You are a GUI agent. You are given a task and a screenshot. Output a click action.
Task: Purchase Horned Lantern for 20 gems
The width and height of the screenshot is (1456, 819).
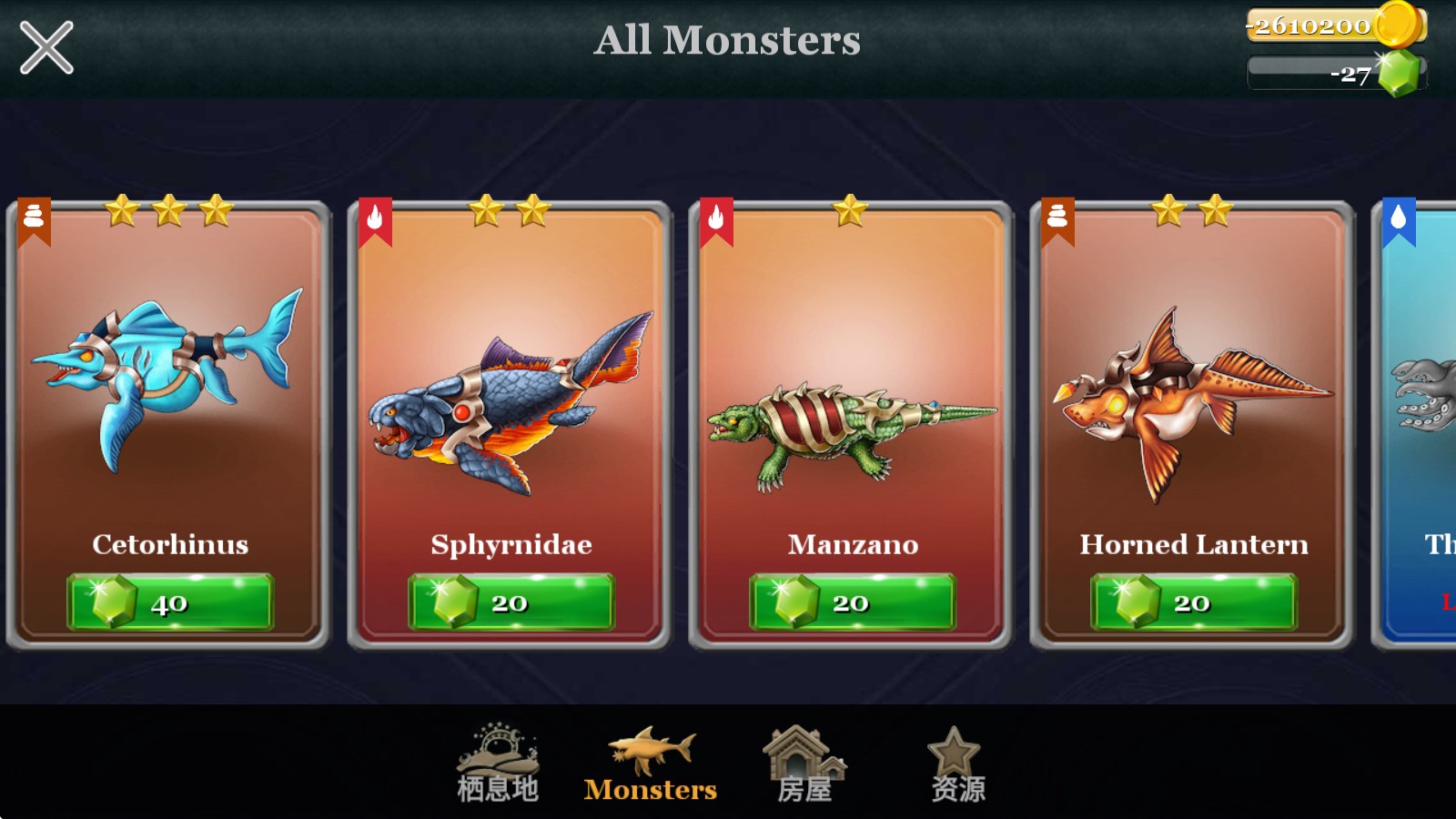1194,602
